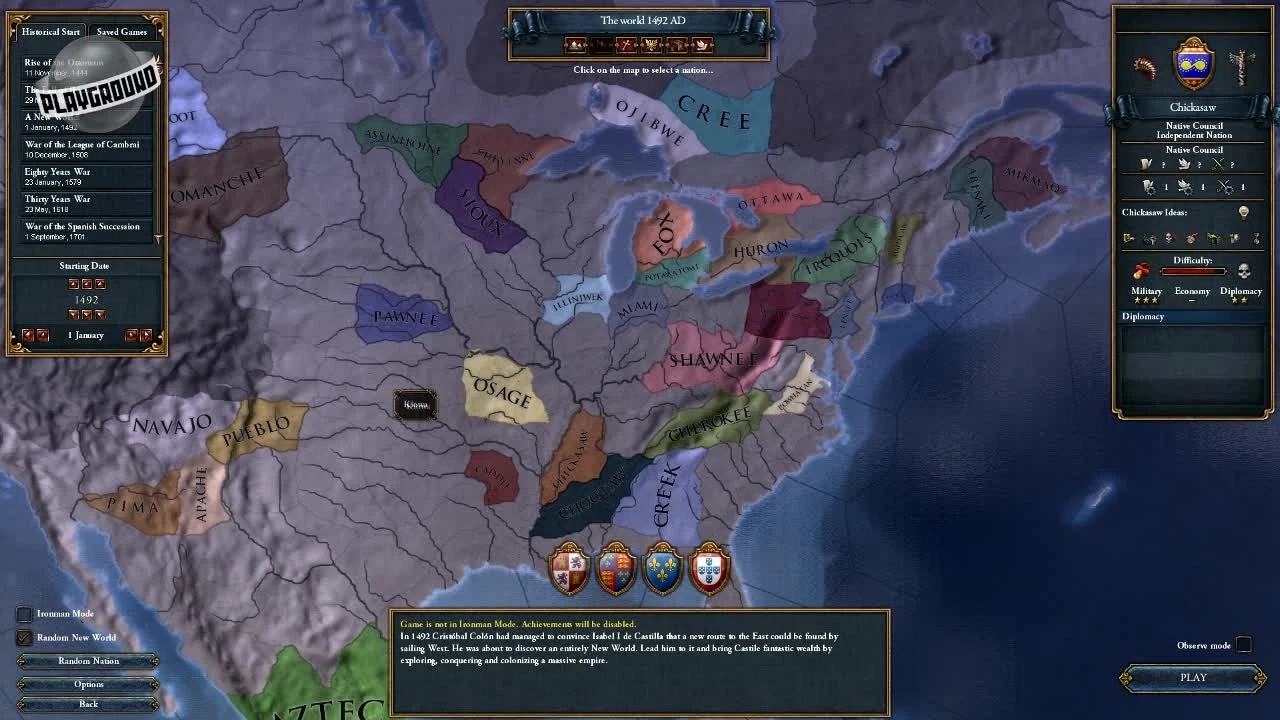Open the Options menu
The image size is (1280, 720).
pyautogui.click(x=88, y=684)
